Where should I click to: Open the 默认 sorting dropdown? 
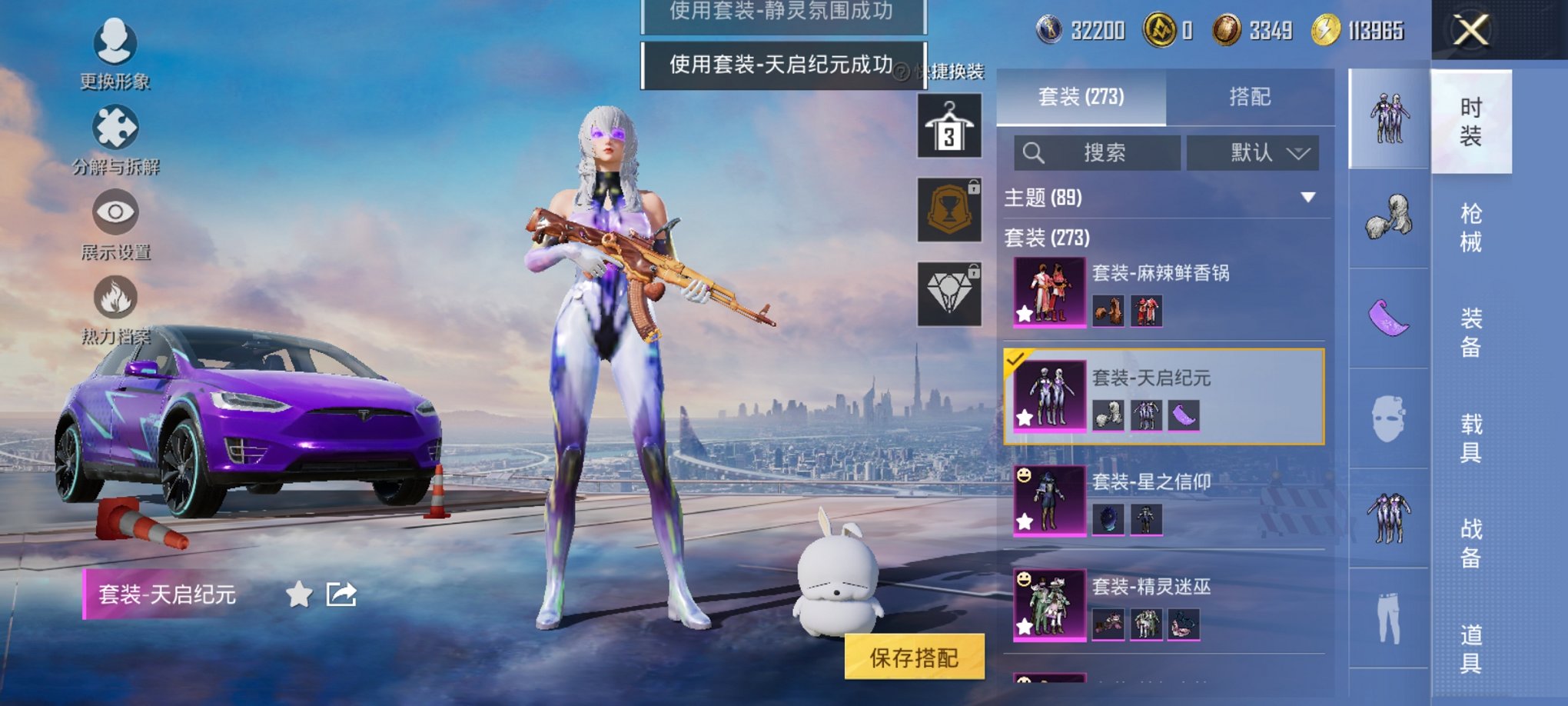point(1254,152)
